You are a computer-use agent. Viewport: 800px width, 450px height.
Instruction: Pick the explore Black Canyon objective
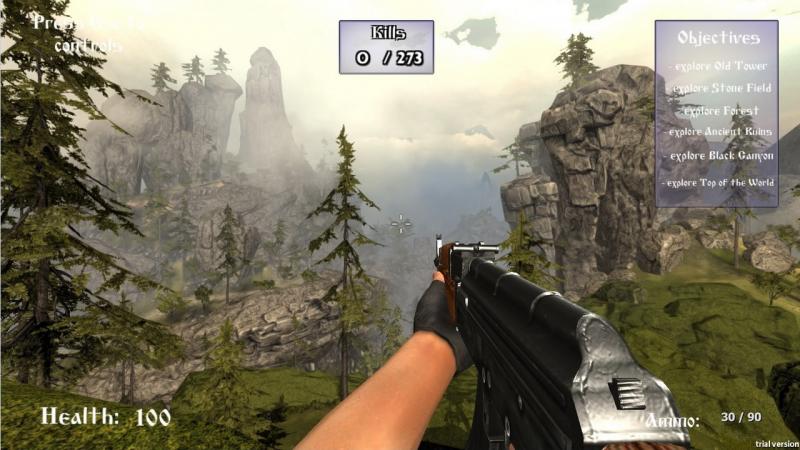point(718,156)
